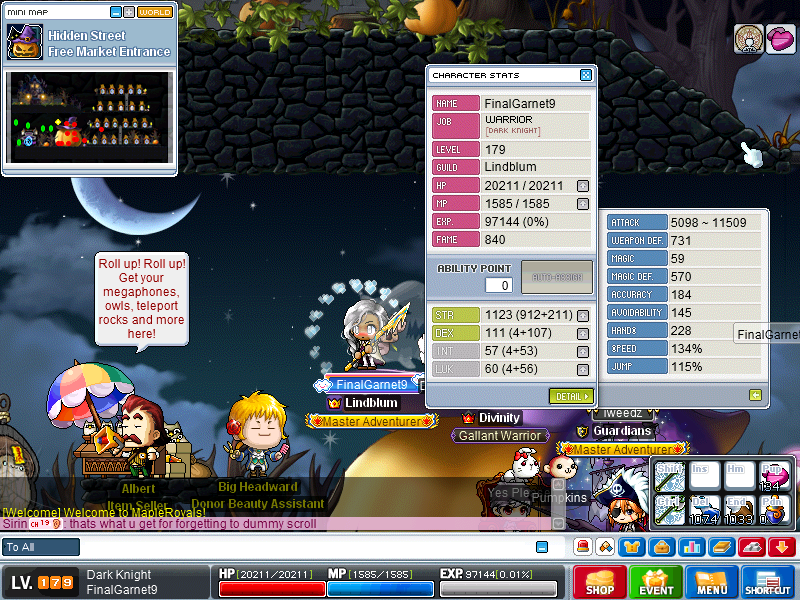
Task: Select the 'To All' chat target
Action: (x=41, y=547)
